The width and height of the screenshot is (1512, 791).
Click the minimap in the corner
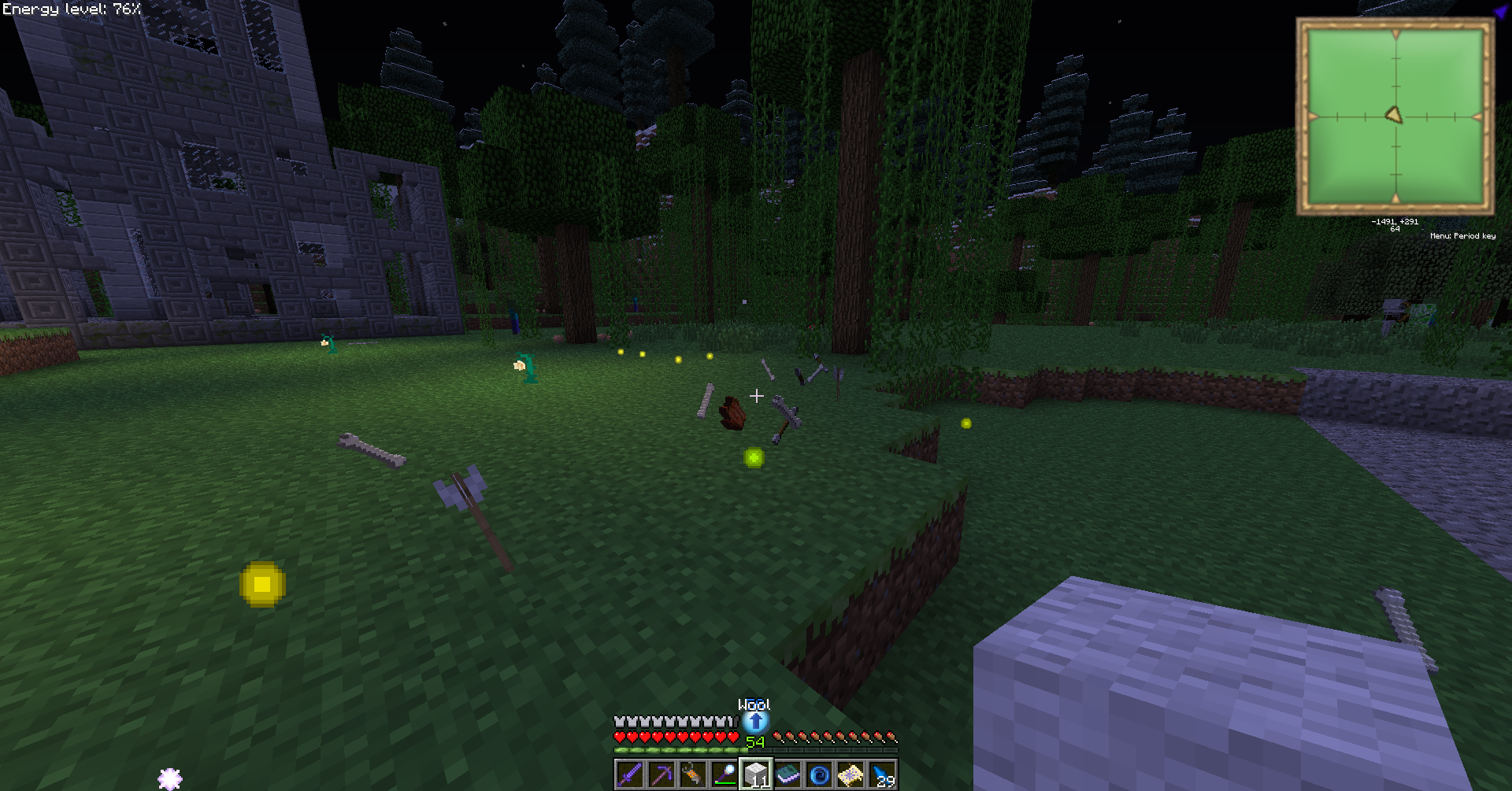coord(1395,116)
